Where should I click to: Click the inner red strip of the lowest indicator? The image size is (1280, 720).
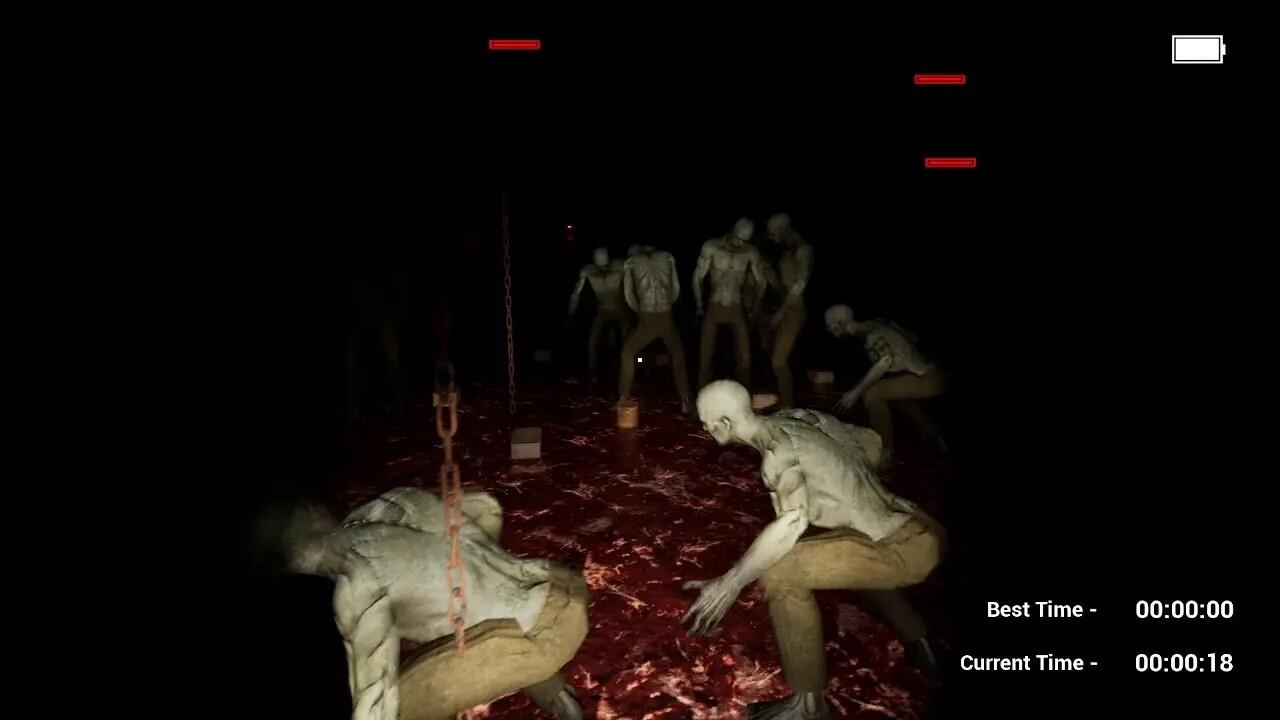pos(948,161)
